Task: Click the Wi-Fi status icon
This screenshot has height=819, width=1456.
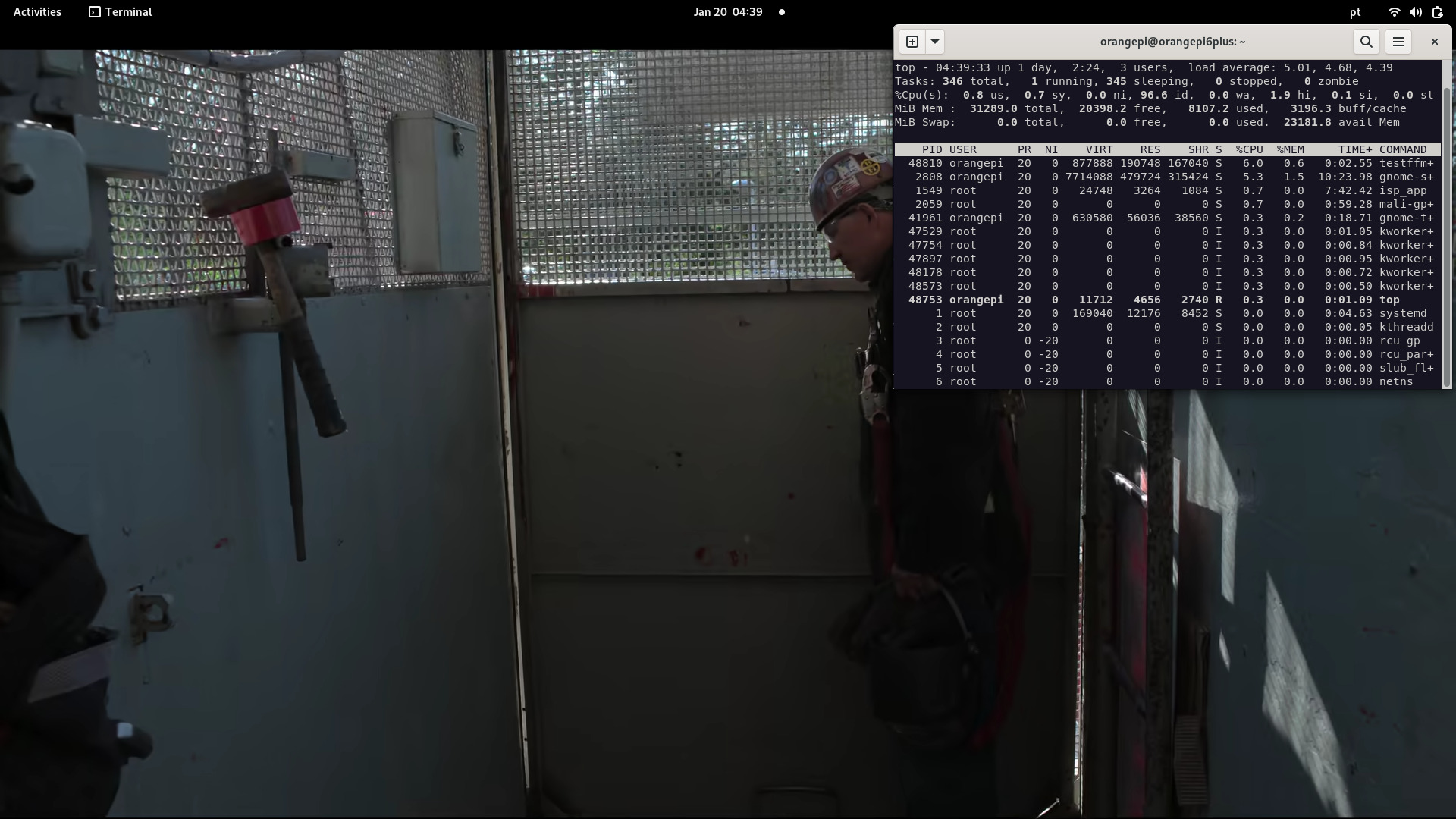Action: coord(1394,12)
